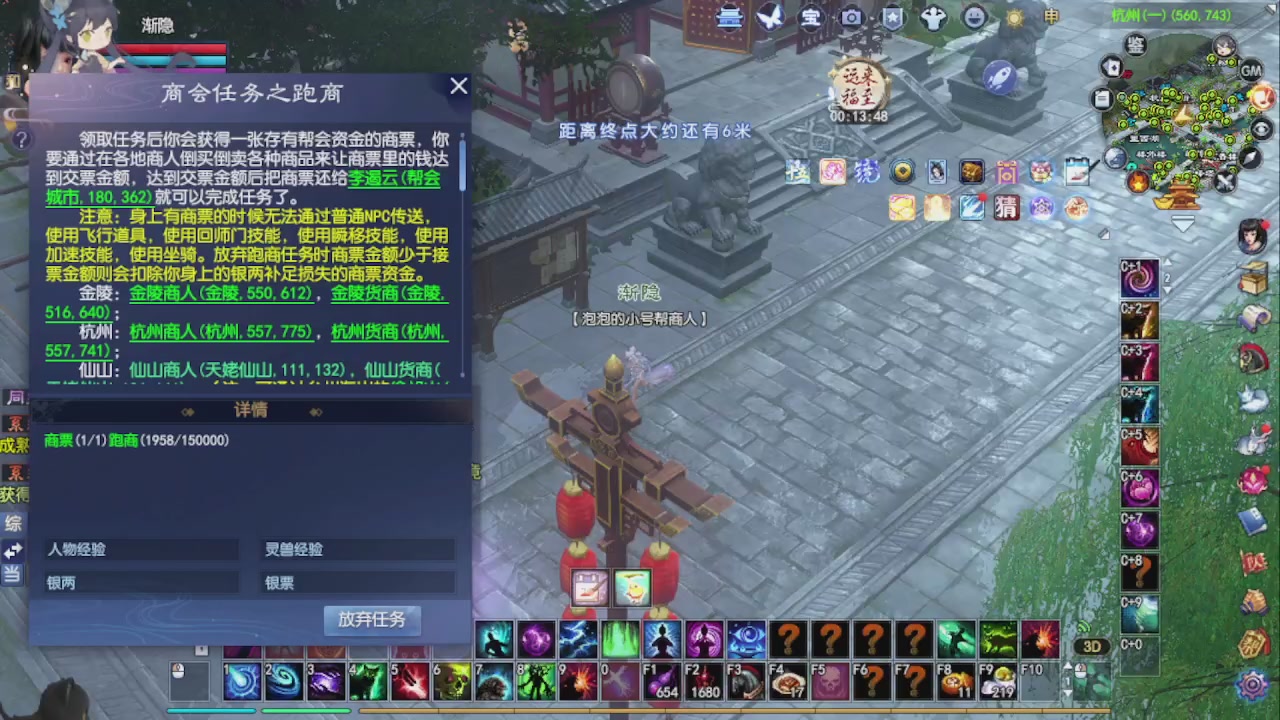Open the 猜 activity icon with red dot
Image resolution: width=1280 pixels, height=720 pixels.
coord(1006,208)
